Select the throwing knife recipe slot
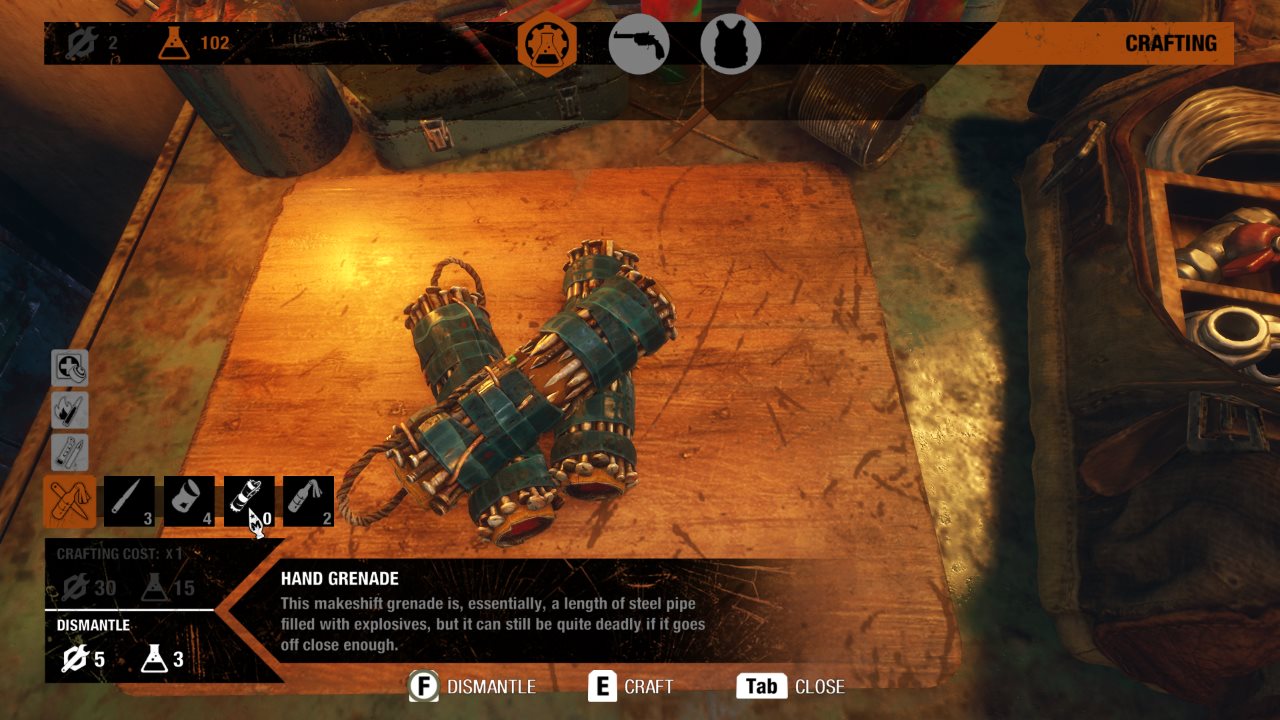Viewport: 1280px width, 720px height. (128, 500)
